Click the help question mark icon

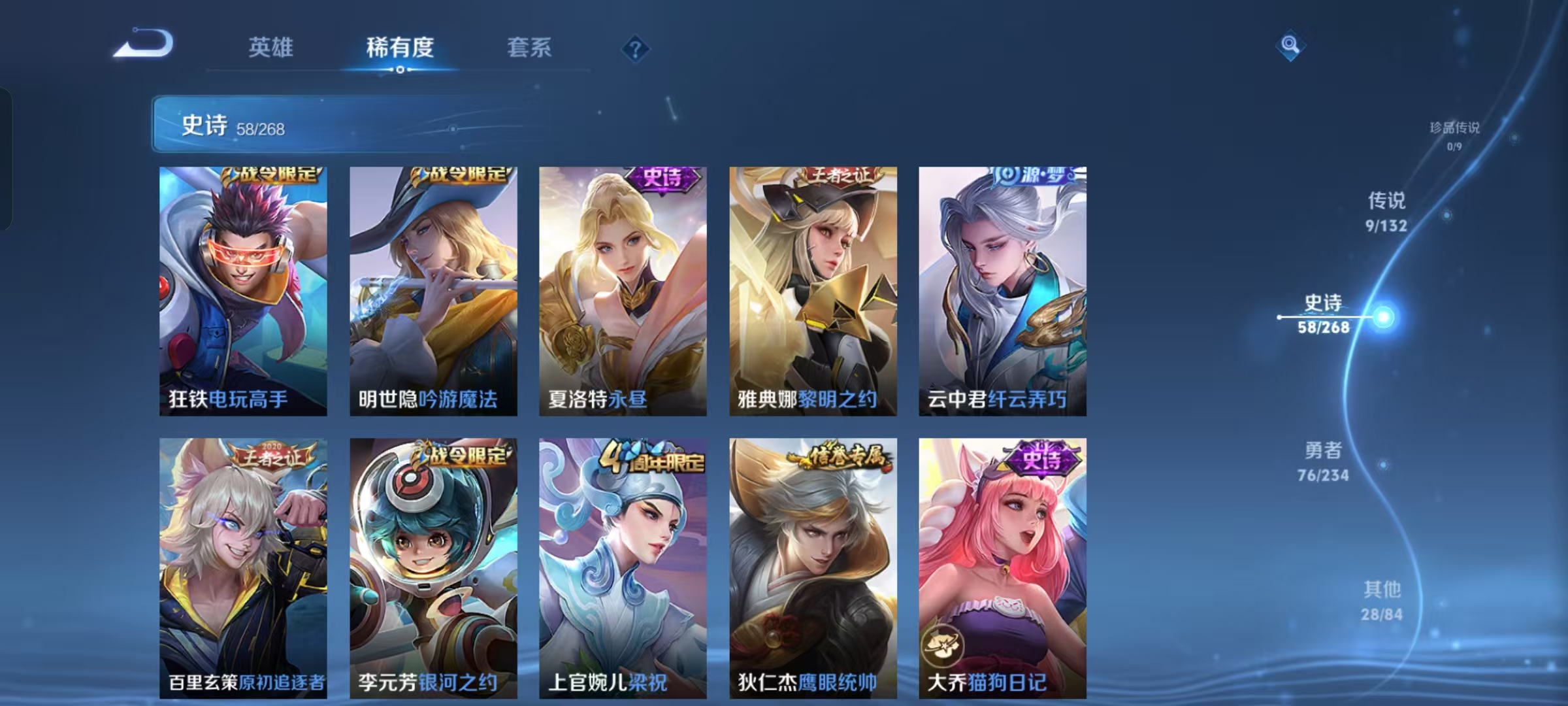coord(636,48)
